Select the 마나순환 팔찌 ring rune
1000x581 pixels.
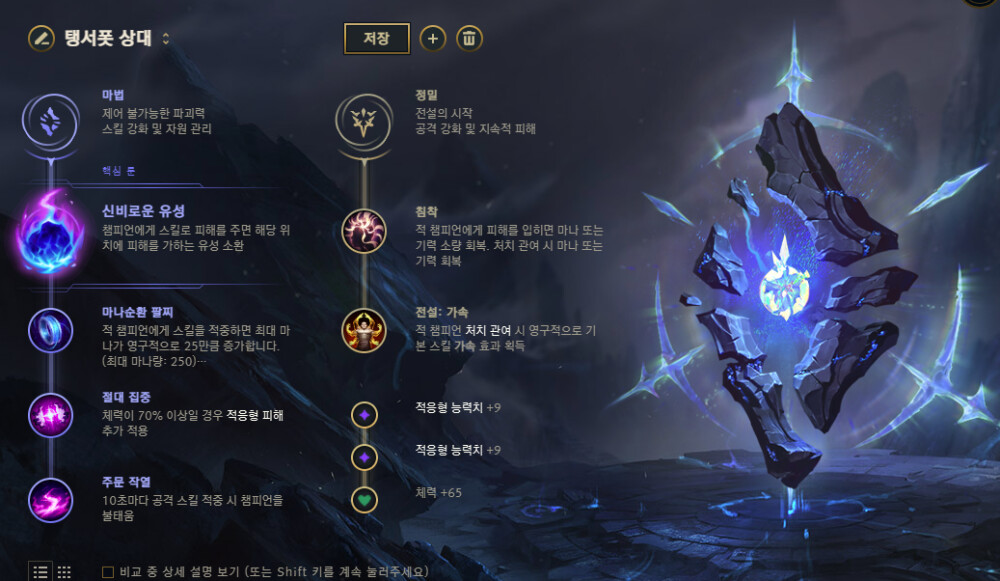[x=50, y=329]
